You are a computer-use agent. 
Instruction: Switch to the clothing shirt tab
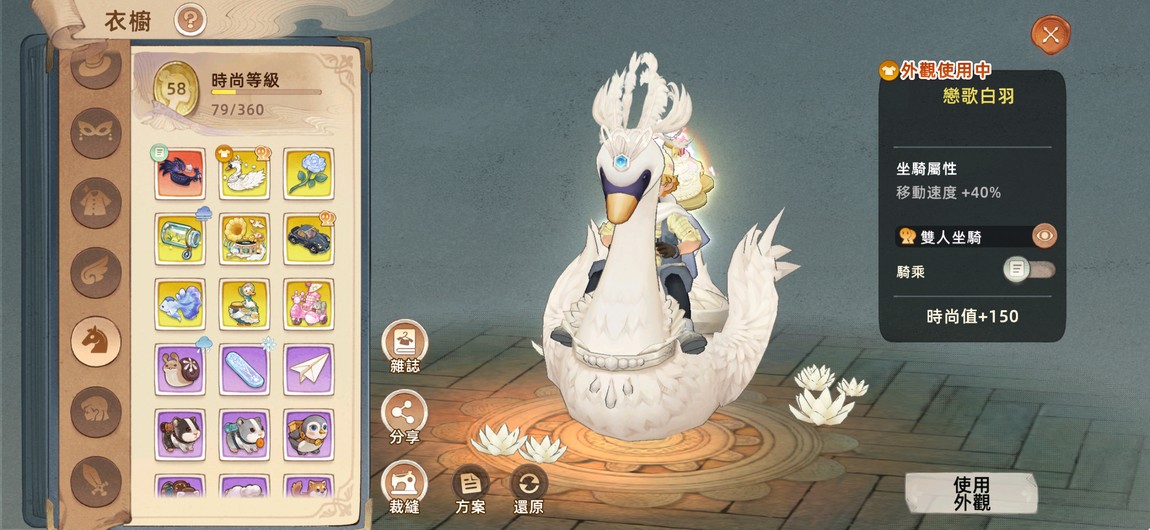point(97,202)
